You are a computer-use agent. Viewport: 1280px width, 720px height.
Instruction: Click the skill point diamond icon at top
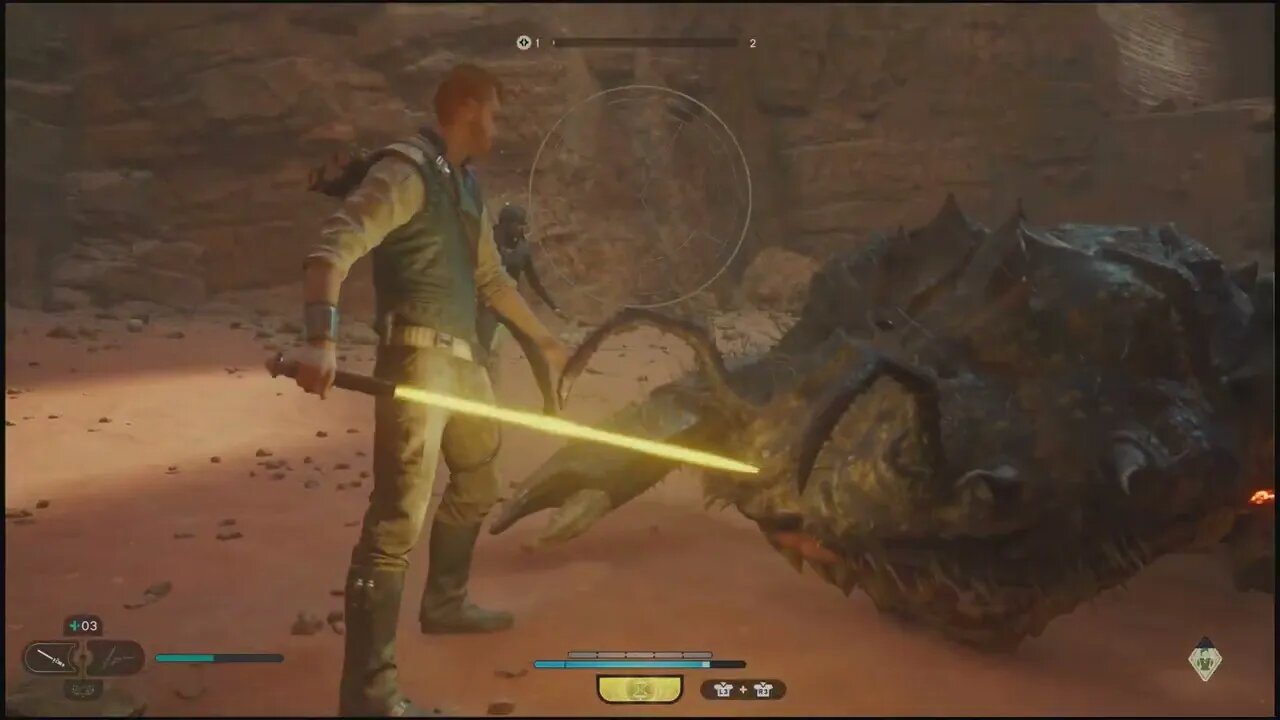tap(524, 42)
